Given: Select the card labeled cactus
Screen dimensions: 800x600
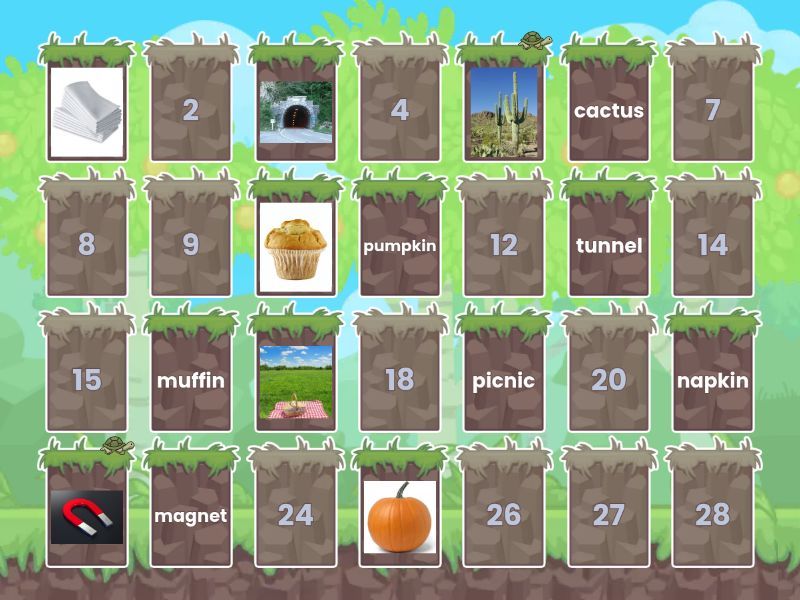Looking at the screenshot, I should [608, 110].
